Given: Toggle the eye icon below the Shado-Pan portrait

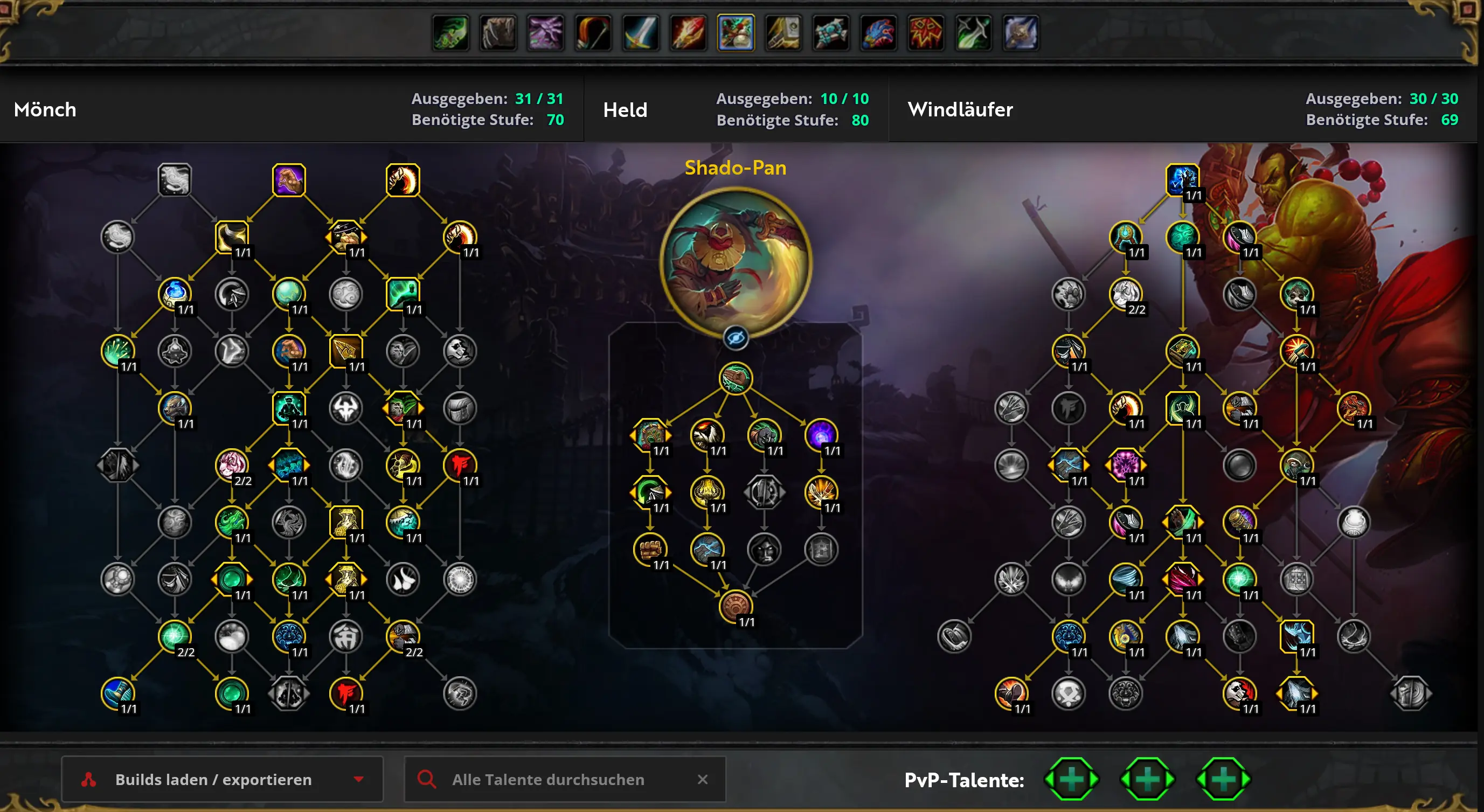Looking at the screenshot, I should pyautogui.click(x=735, y=338).
